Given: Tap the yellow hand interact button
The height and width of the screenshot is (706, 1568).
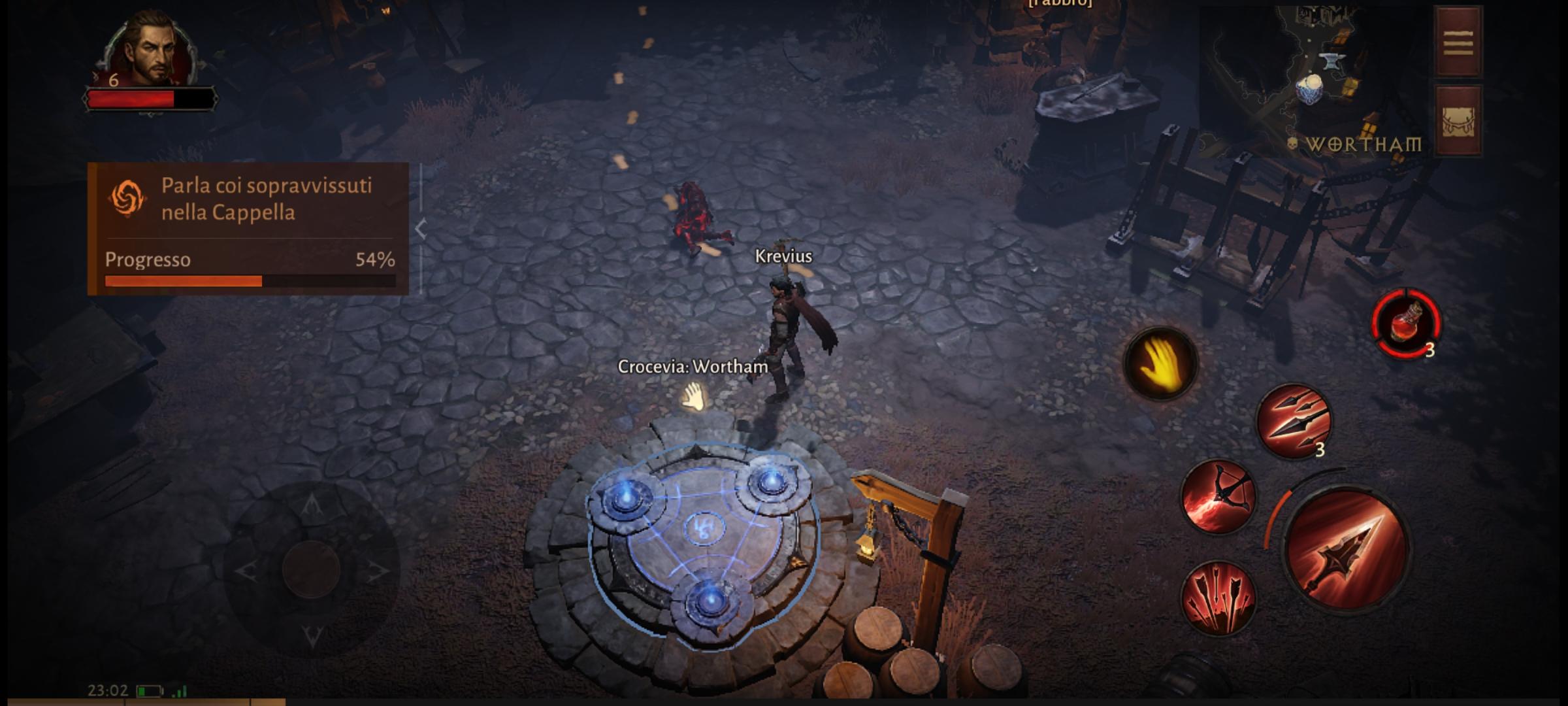Looking at the screenshot, I should click(x=1160, y=364).
